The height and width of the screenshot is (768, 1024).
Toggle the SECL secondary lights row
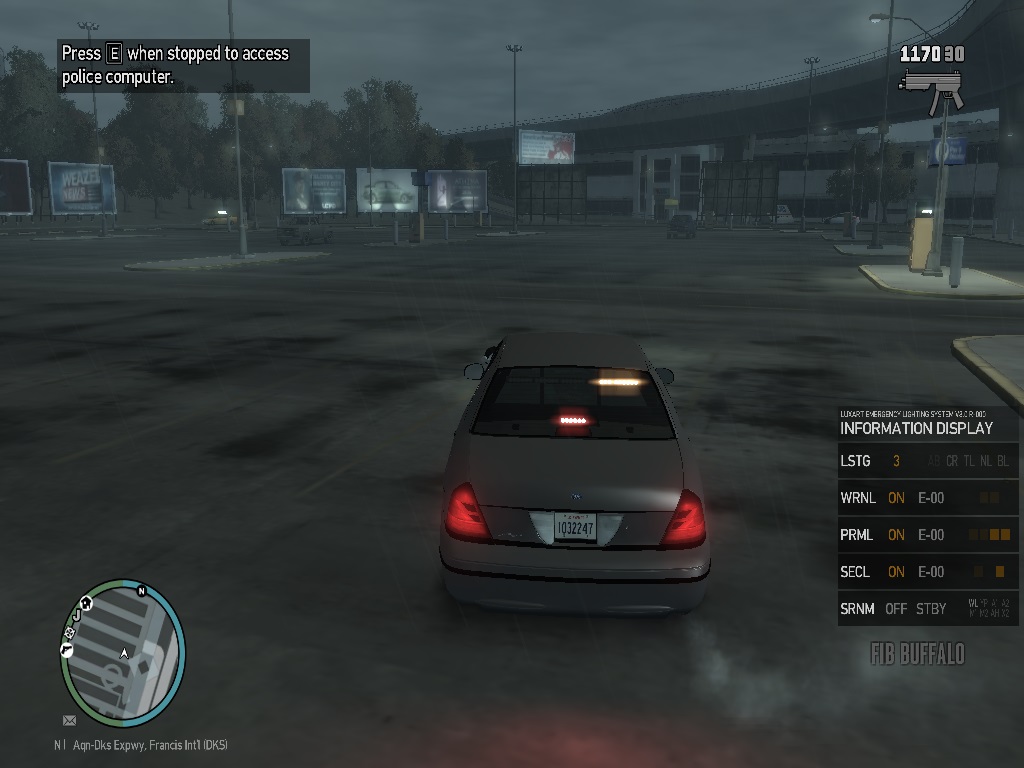point(927,572)
